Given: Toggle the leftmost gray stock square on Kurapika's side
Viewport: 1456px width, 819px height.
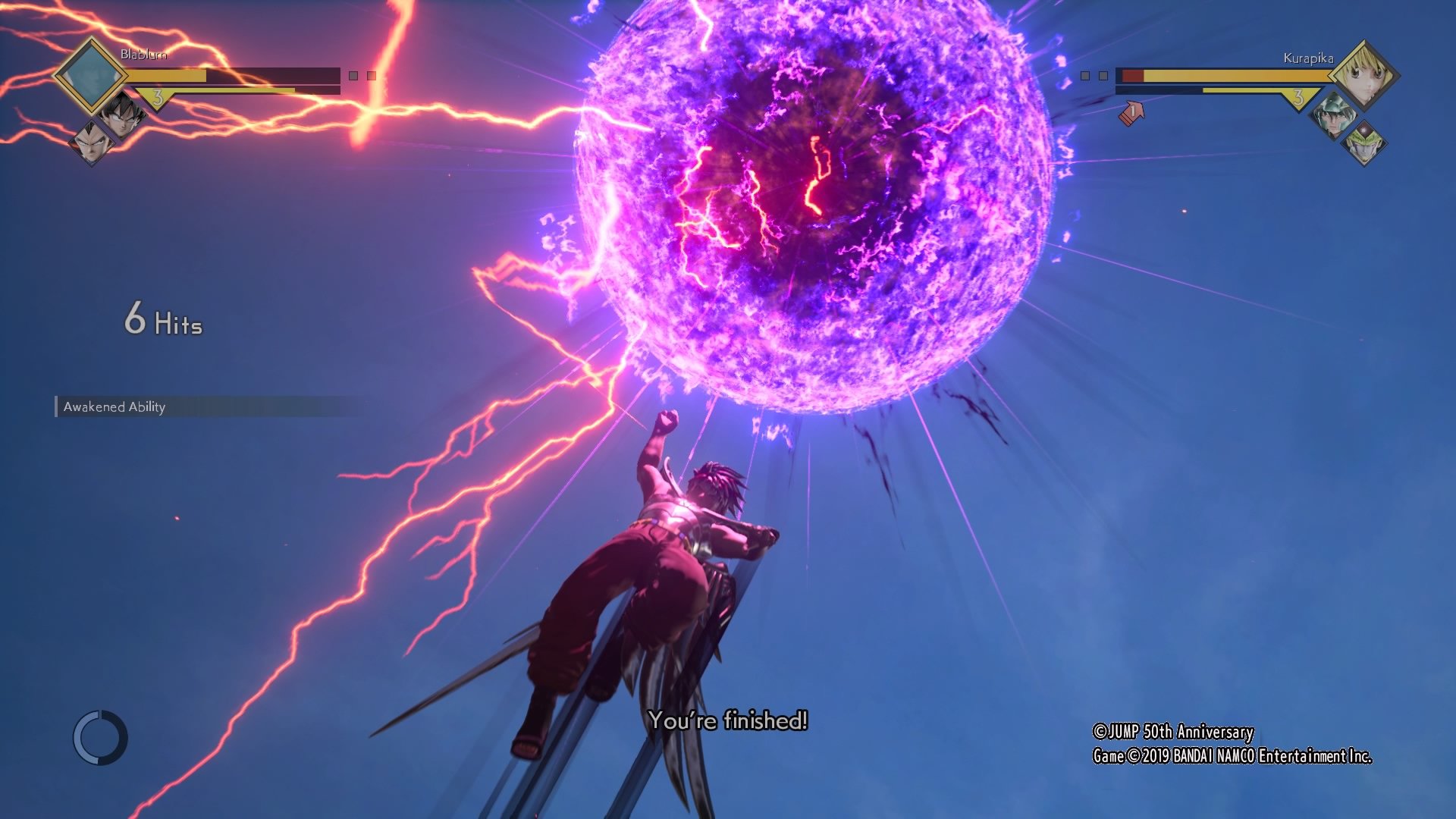Looking at the screenshot, I should tap(1085, 75).
